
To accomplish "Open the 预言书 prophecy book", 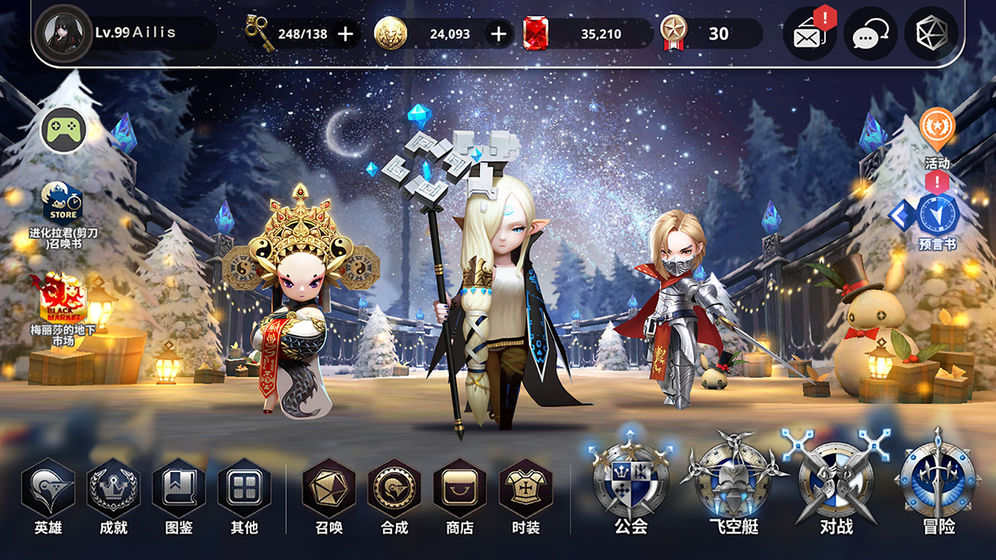I will (x=937, y=216).
